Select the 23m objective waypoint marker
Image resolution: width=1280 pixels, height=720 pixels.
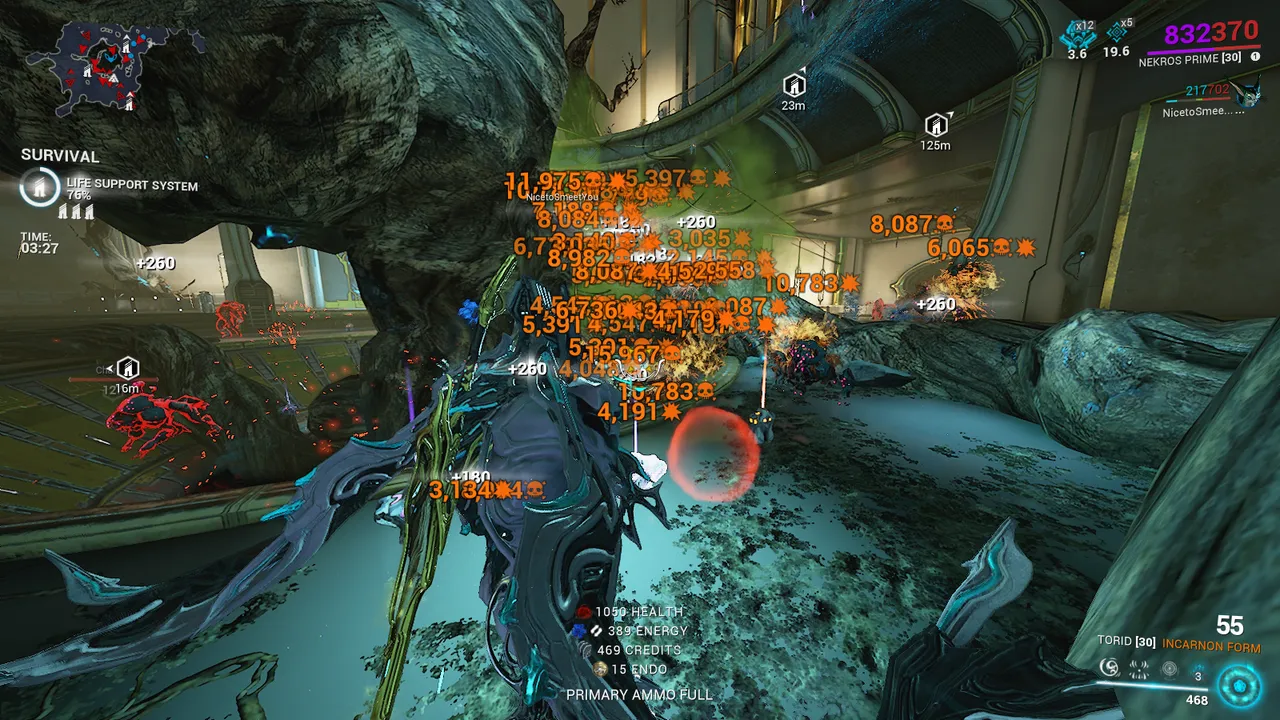click(x=794, y=85)
